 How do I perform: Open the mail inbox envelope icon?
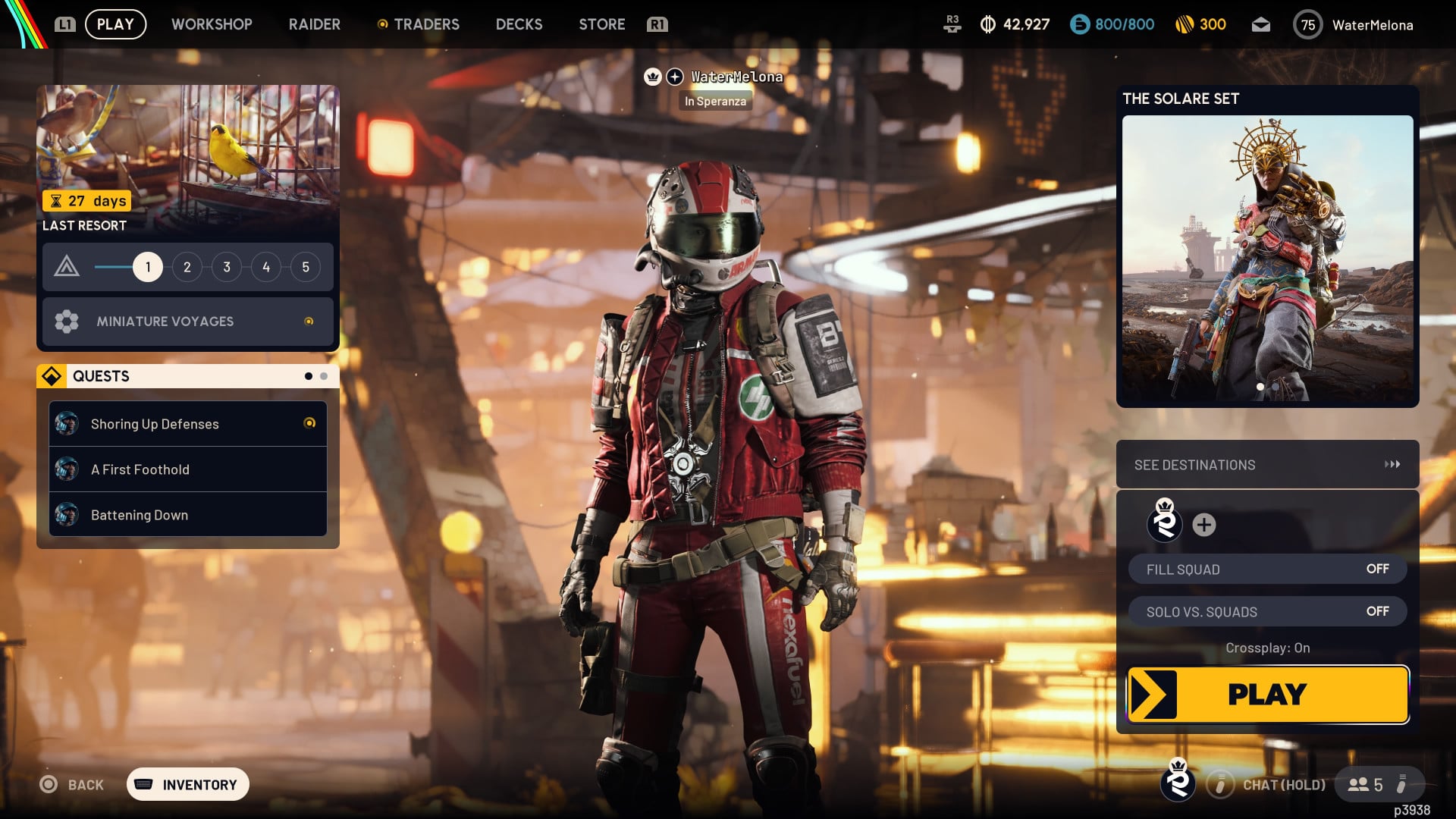(x=1261, y=24)
